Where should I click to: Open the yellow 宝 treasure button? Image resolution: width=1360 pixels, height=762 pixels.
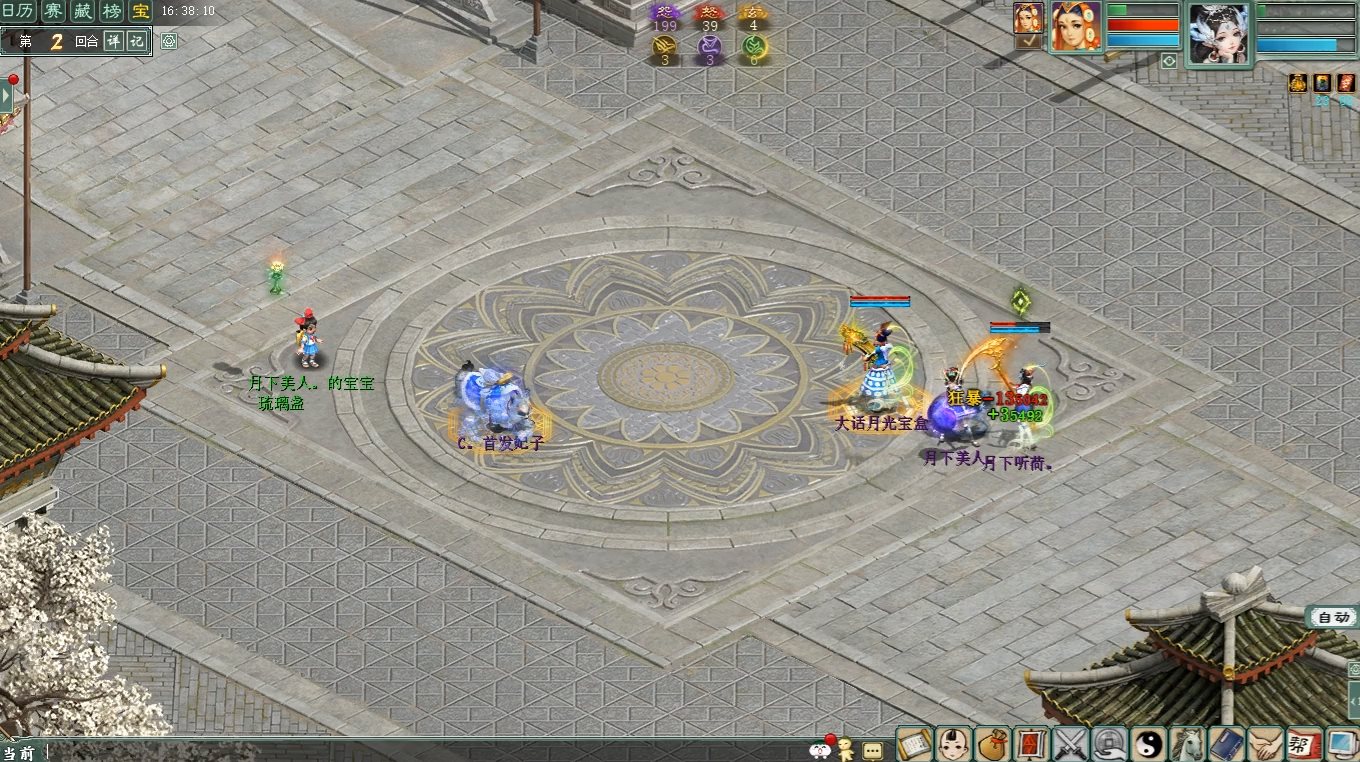pos(141,12)
